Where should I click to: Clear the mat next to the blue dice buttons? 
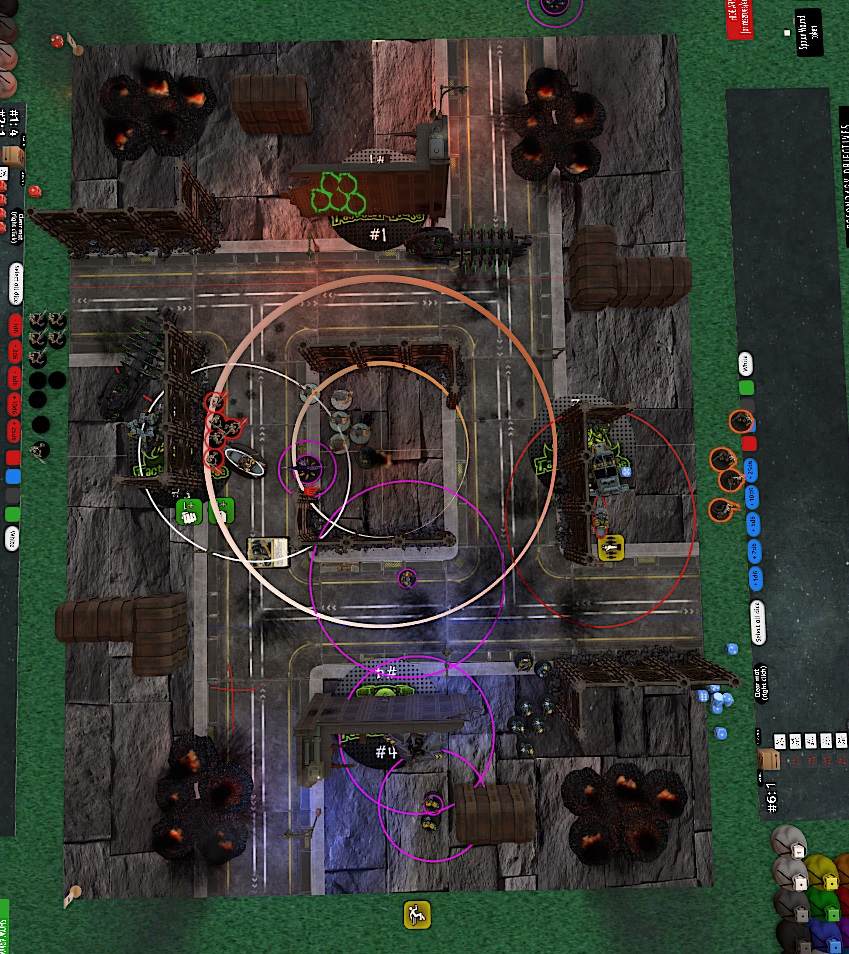click(761, 686)
